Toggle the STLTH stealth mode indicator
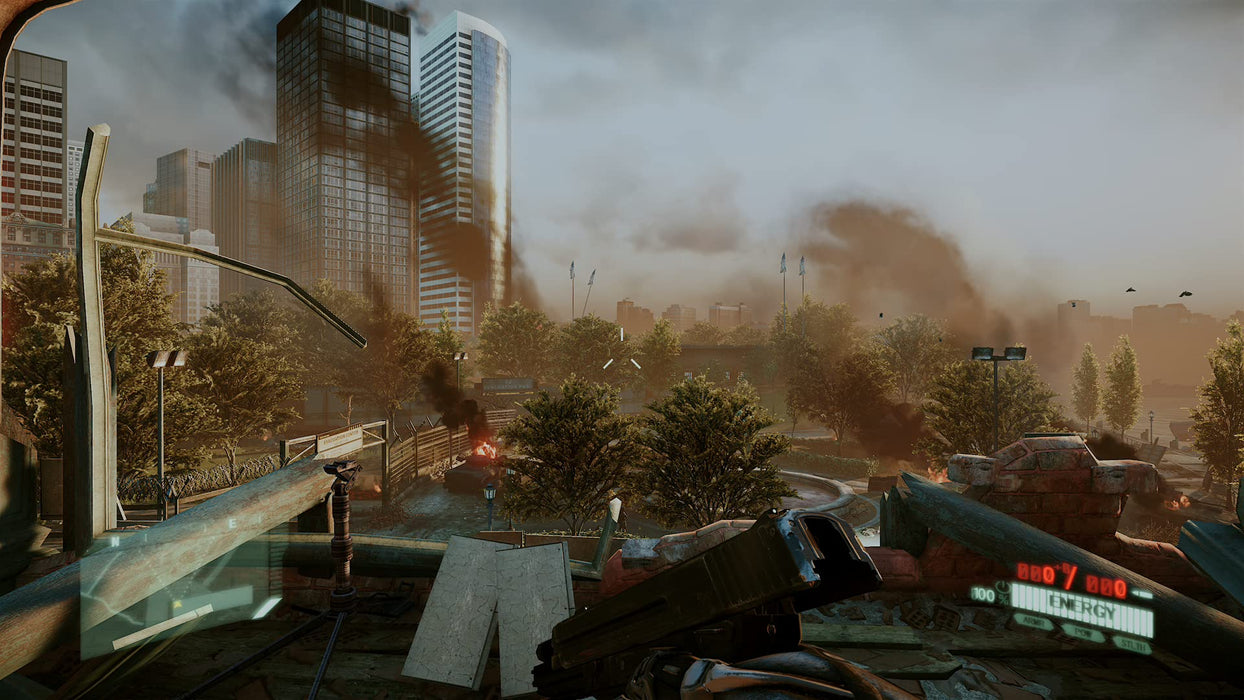Screen dimensions: 1244x700 pos(1132,644)
